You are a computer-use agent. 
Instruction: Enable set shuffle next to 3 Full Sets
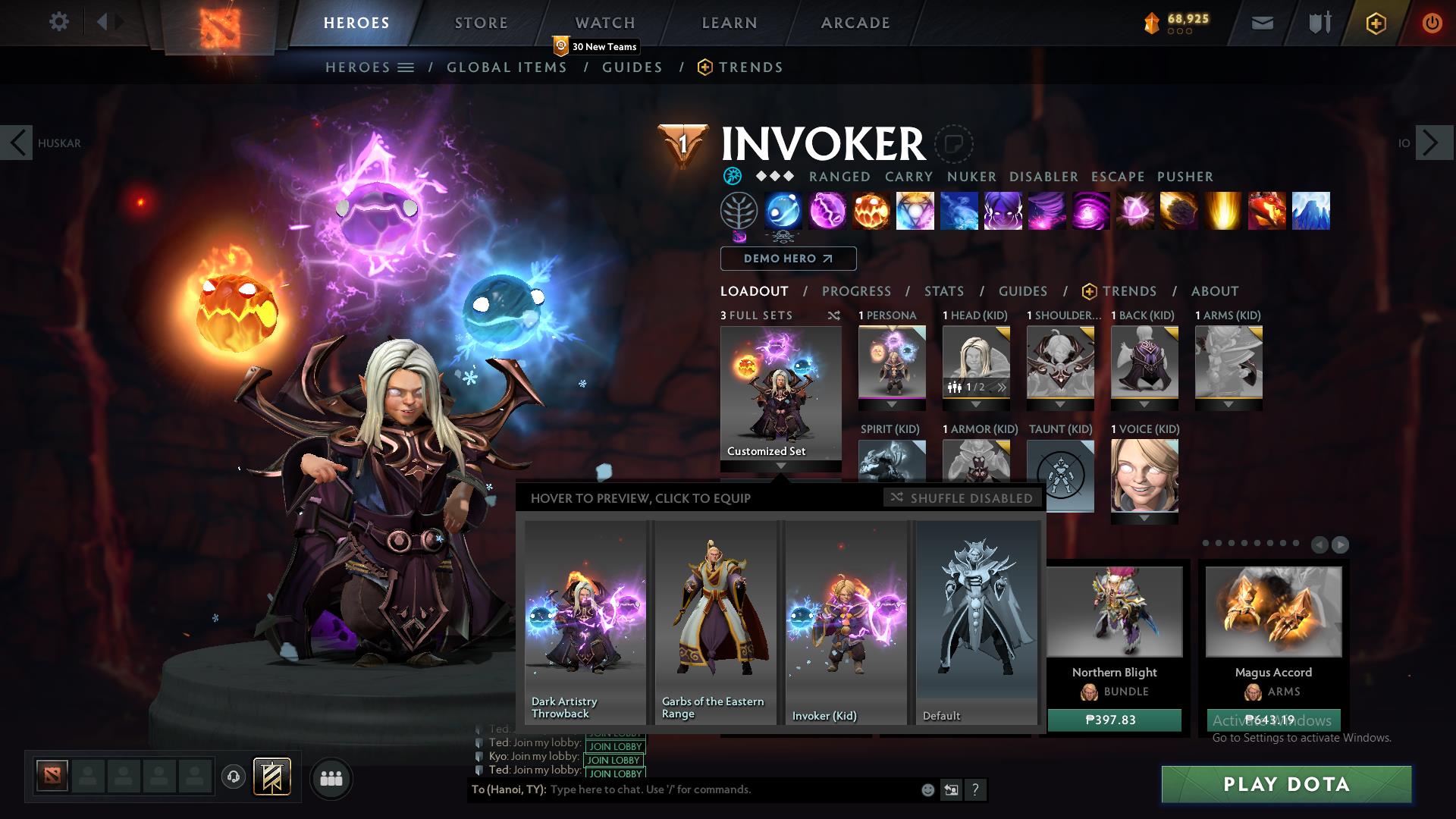click(x=834, y=315)
